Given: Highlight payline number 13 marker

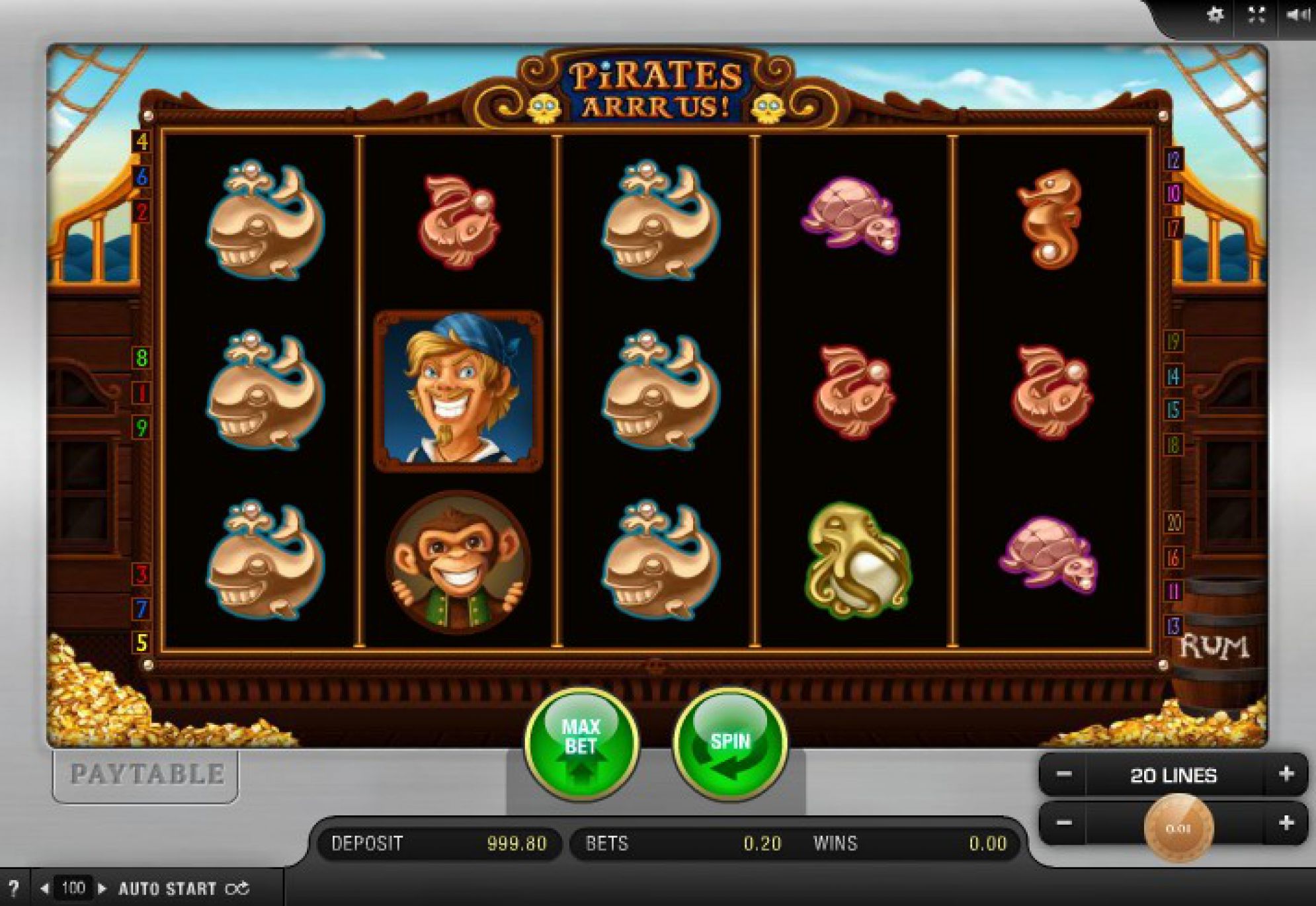Looking at the screenshot, I should (1173, 626).
